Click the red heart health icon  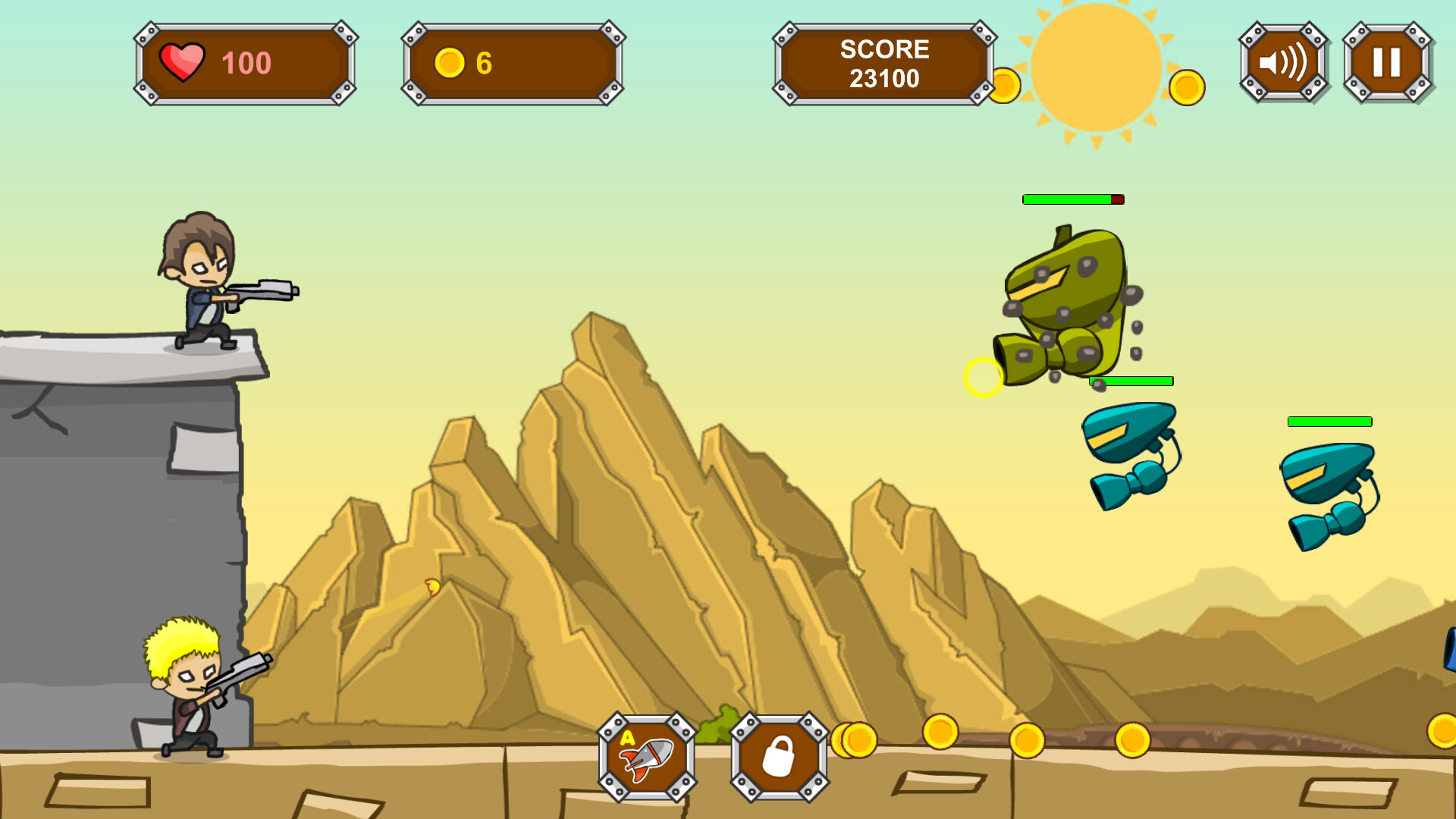[184, 62]
